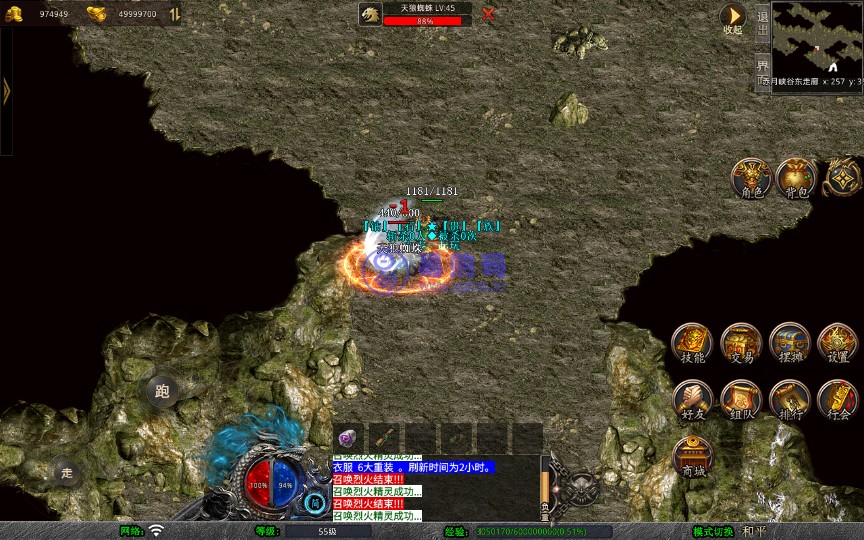
Task: Visit the 商城 shop
Action: [692, 455]
